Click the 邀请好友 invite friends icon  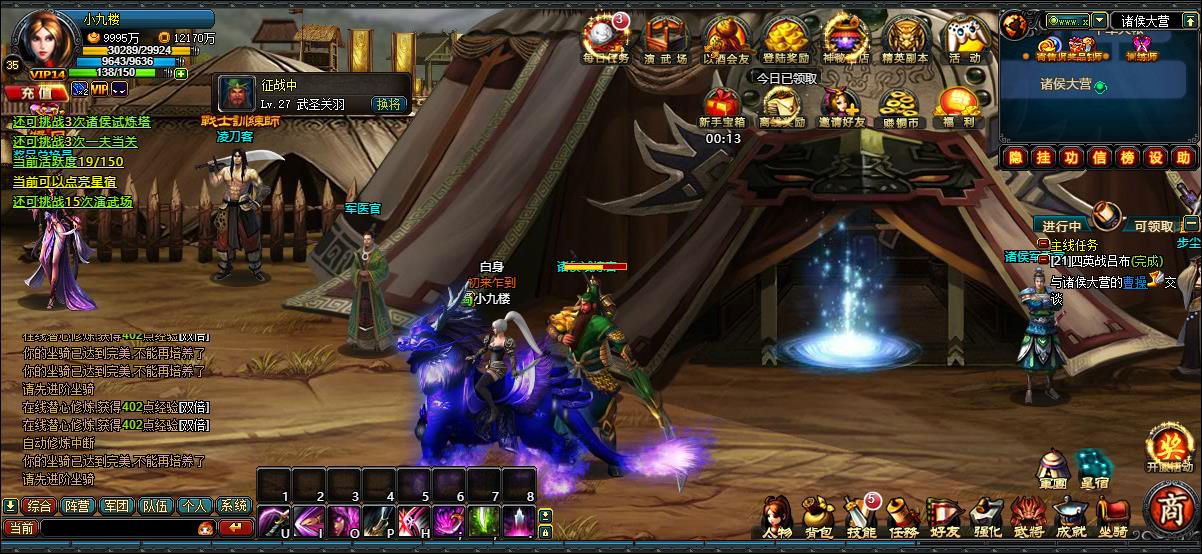point(840,105)
